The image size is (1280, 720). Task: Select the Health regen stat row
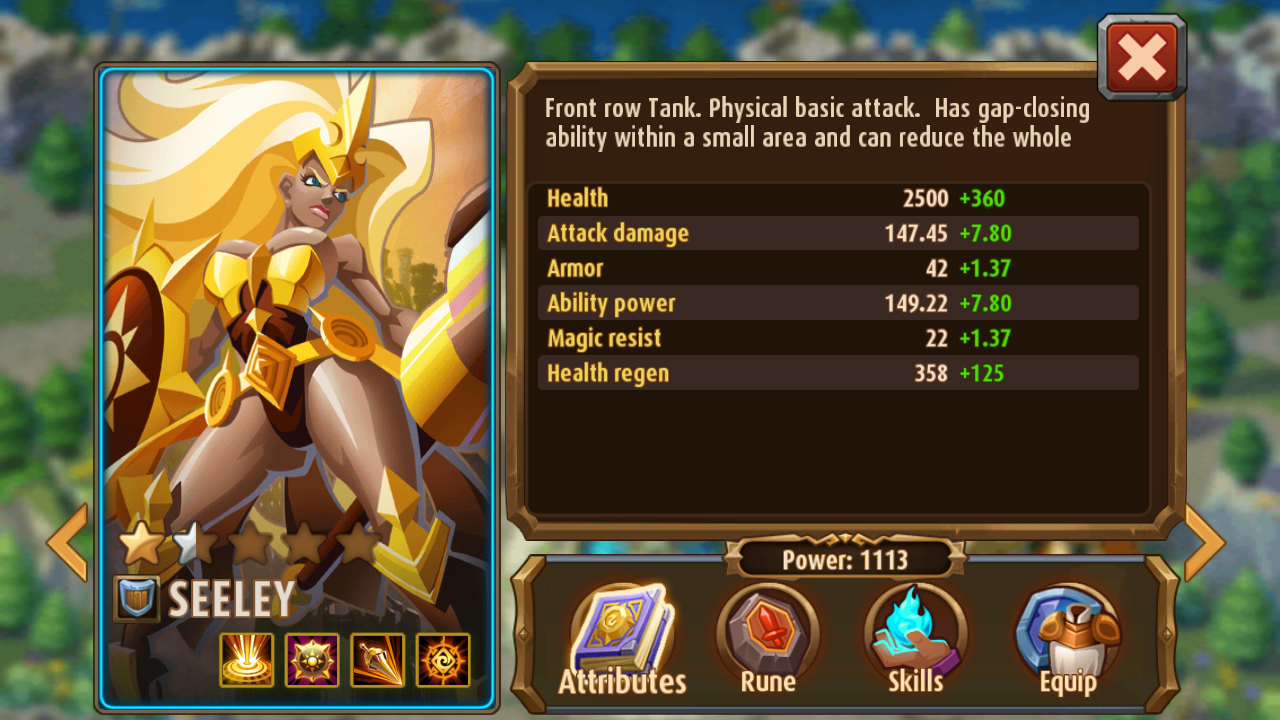(x=838, y=373)
